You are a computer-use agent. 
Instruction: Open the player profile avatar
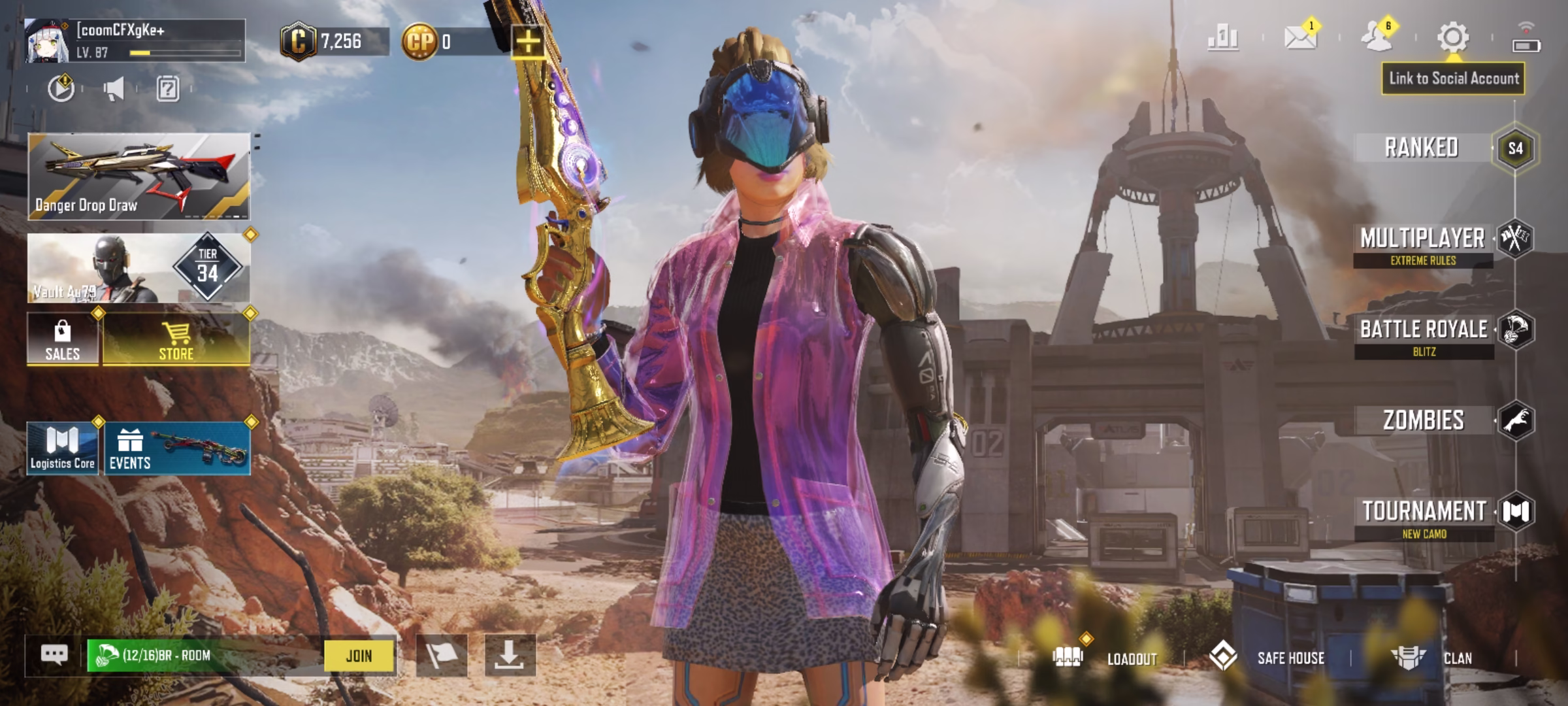click(x=47, y=41)
